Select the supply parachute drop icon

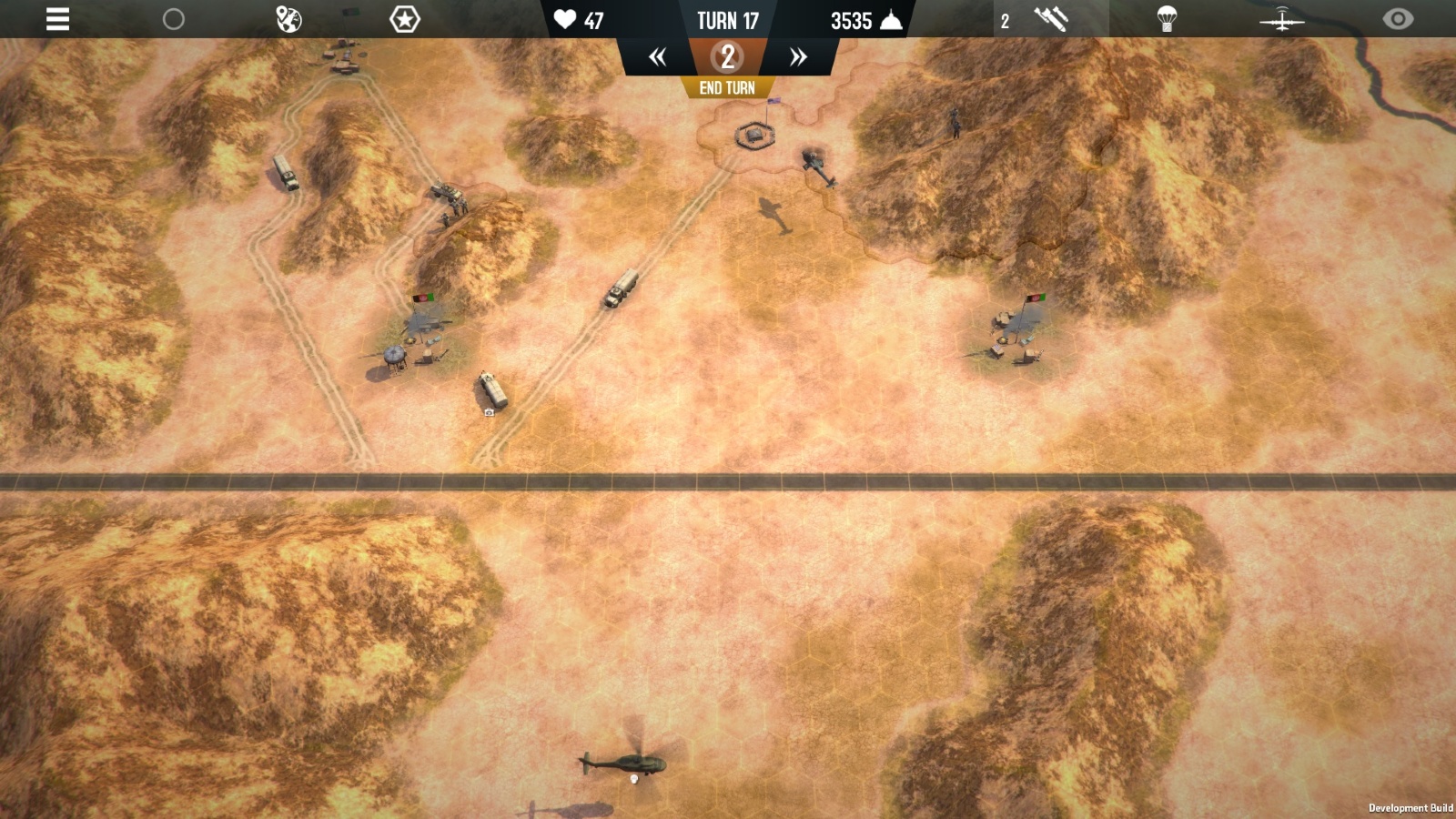pyautogui.click(x=1169, y=16)
